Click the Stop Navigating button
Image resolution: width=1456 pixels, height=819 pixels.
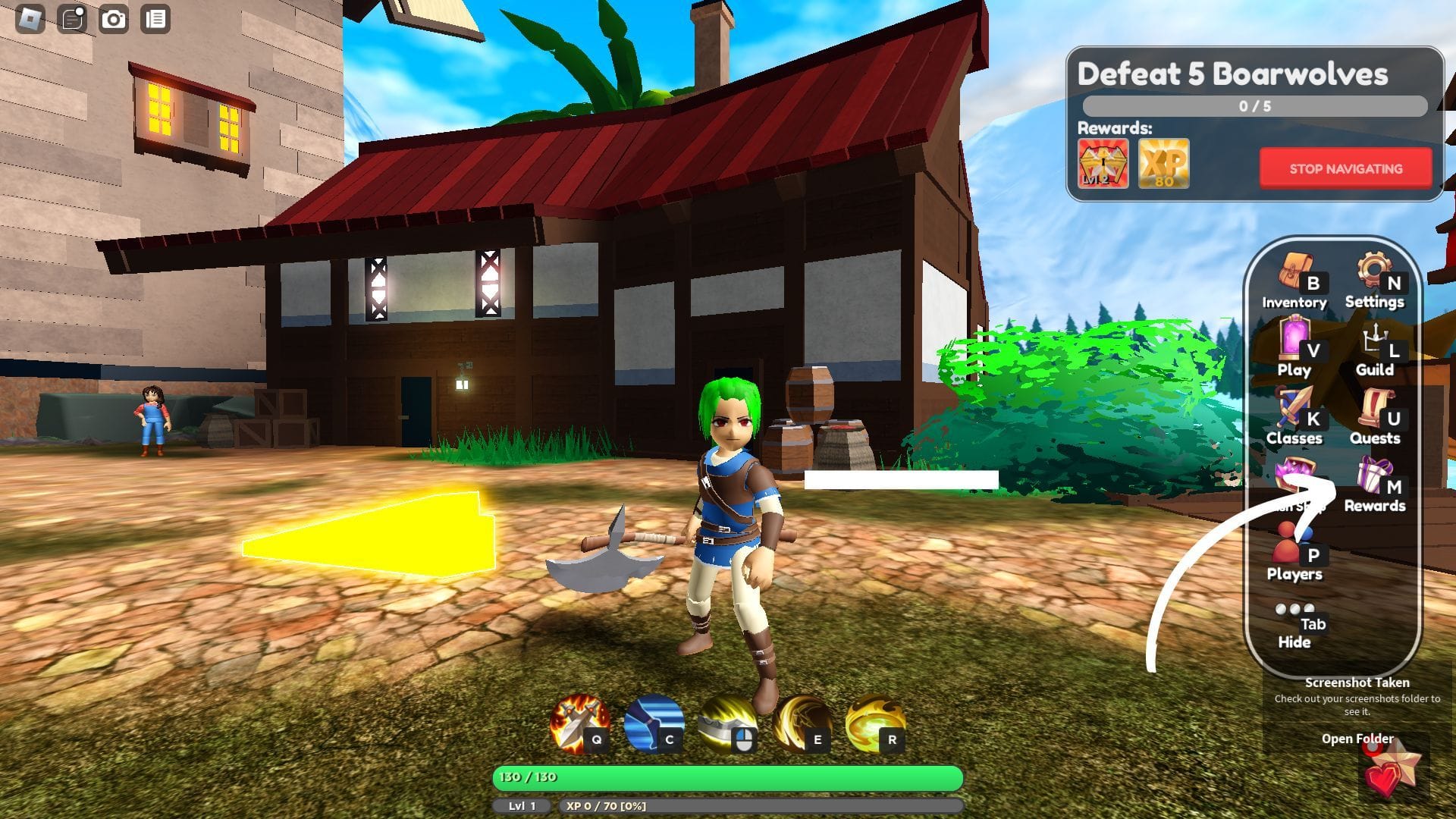[x=1345, y=168]
